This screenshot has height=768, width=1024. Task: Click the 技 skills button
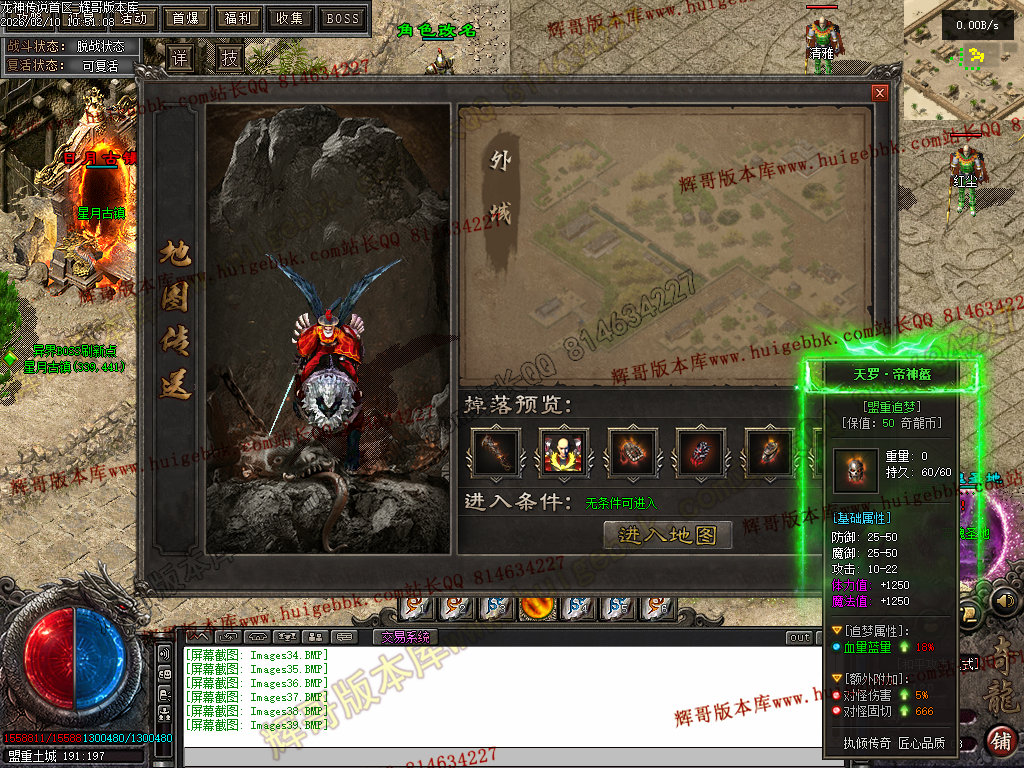[230, 57]
